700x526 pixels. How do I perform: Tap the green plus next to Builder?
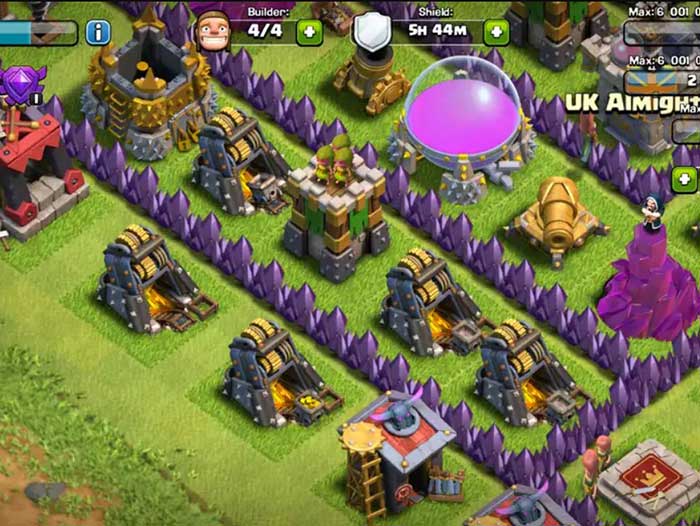click(x=309, y=32)
